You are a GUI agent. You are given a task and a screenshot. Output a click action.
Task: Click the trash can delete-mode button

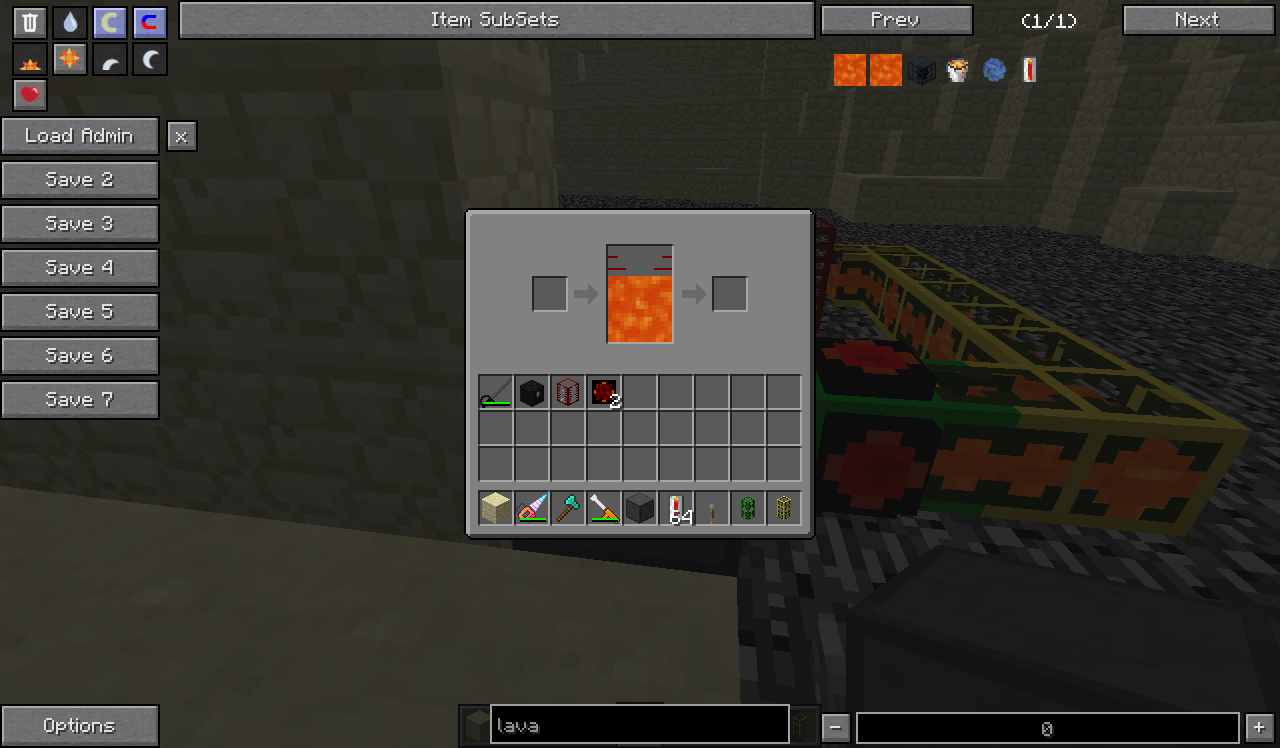tap(30, 23)
